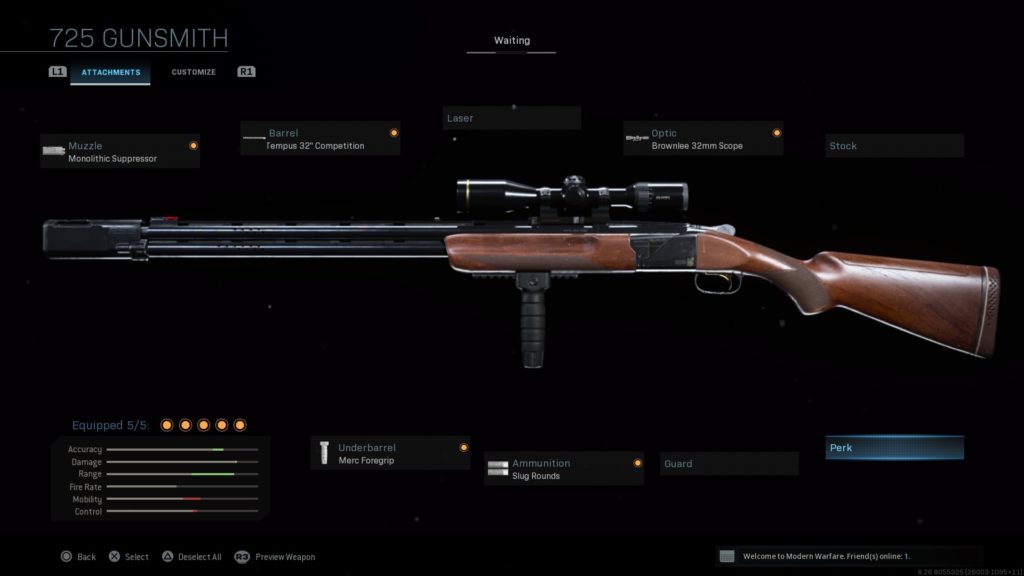Open the empty Stock attachment slot
This screenshot has height=576, width=1024.
pos(894,146)
